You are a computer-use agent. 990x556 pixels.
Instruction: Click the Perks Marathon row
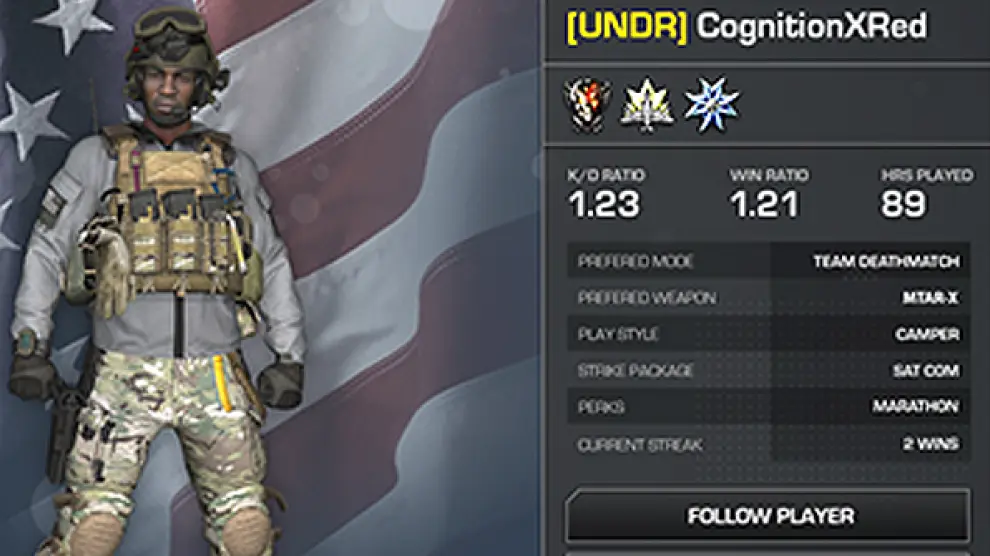point(768,407)
